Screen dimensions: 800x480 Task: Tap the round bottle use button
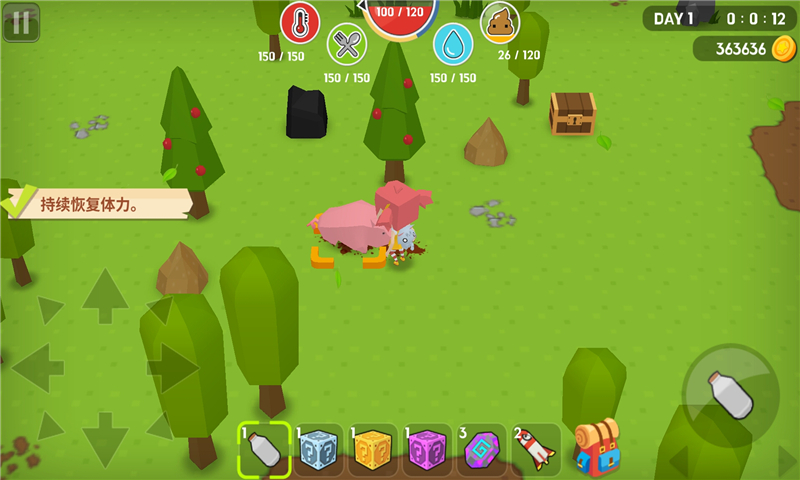731,394
